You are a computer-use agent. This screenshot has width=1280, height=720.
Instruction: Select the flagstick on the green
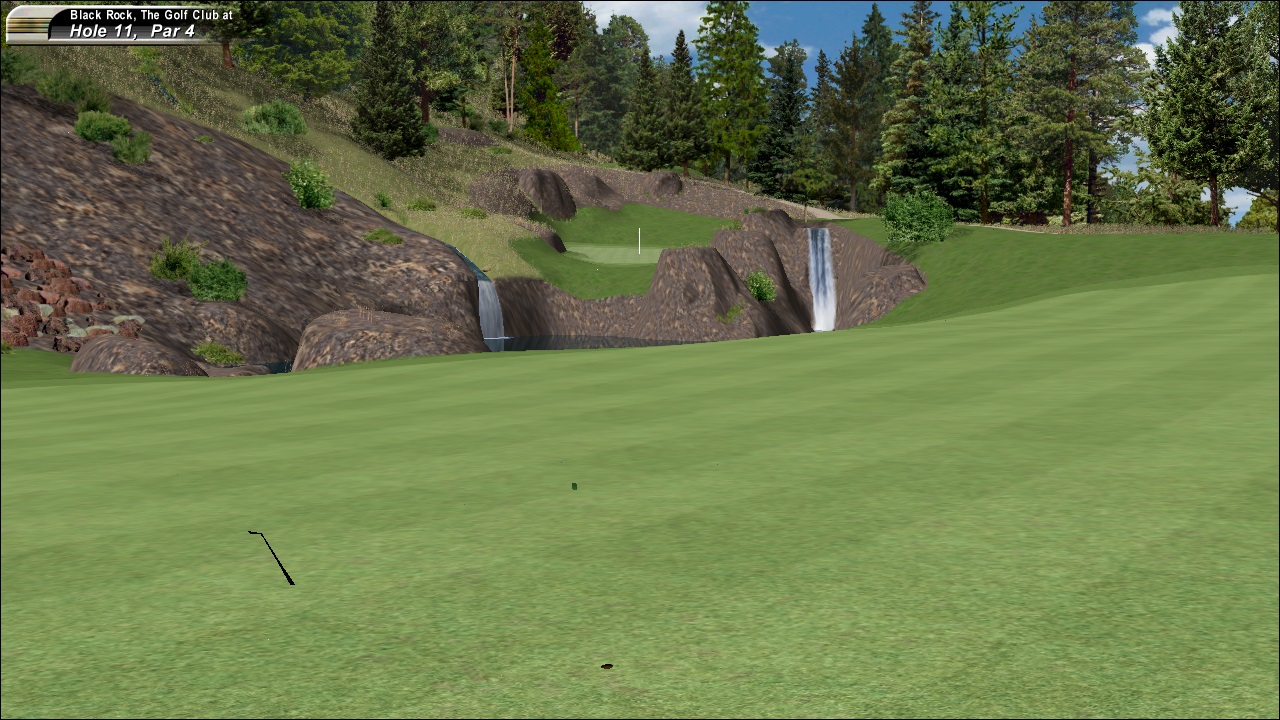point(638,240)
